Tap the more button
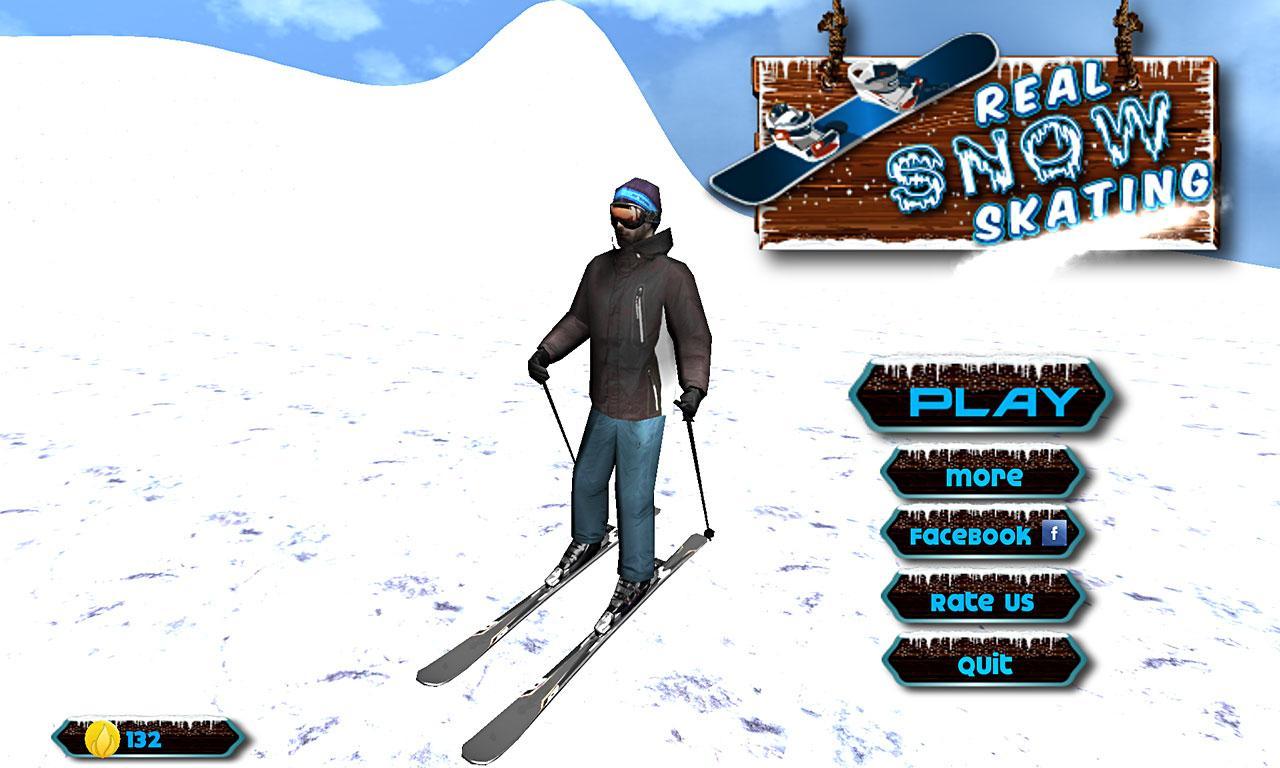This screenshot has height=768, width=1280. 985,476
